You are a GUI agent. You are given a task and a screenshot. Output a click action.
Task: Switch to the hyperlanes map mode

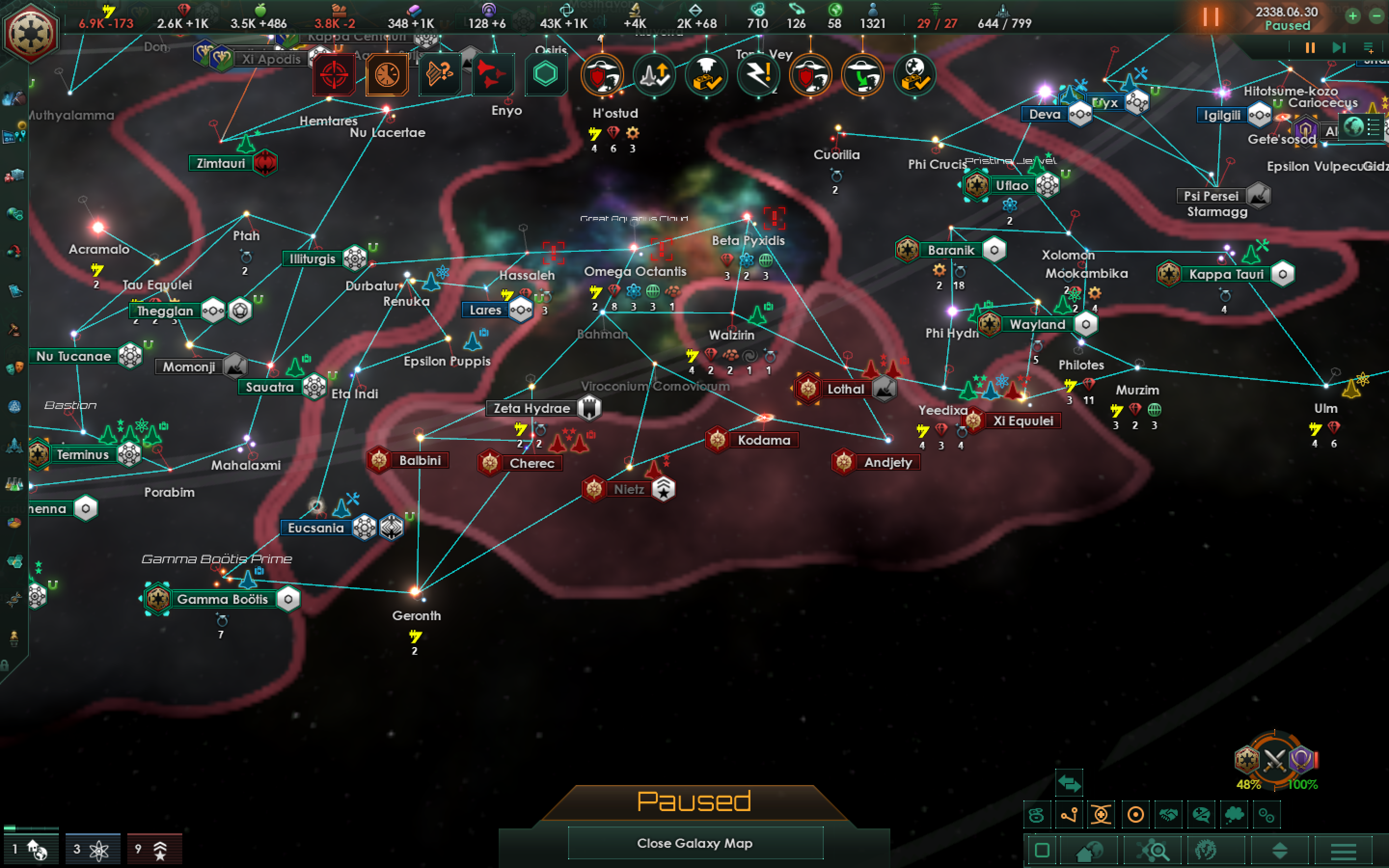click(1069, 815)
